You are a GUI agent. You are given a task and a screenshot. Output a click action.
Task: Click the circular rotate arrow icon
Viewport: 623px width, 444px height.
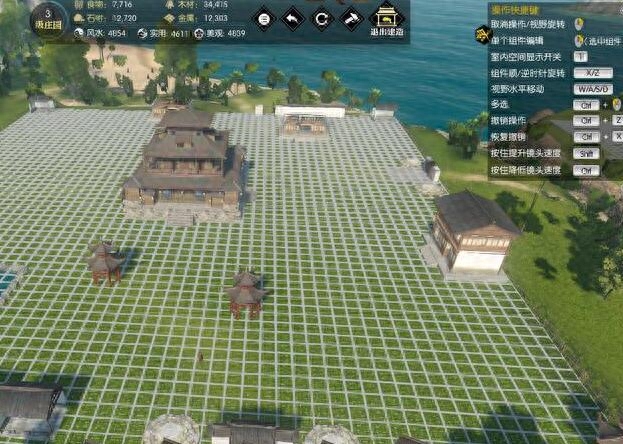tap(321, 18)
